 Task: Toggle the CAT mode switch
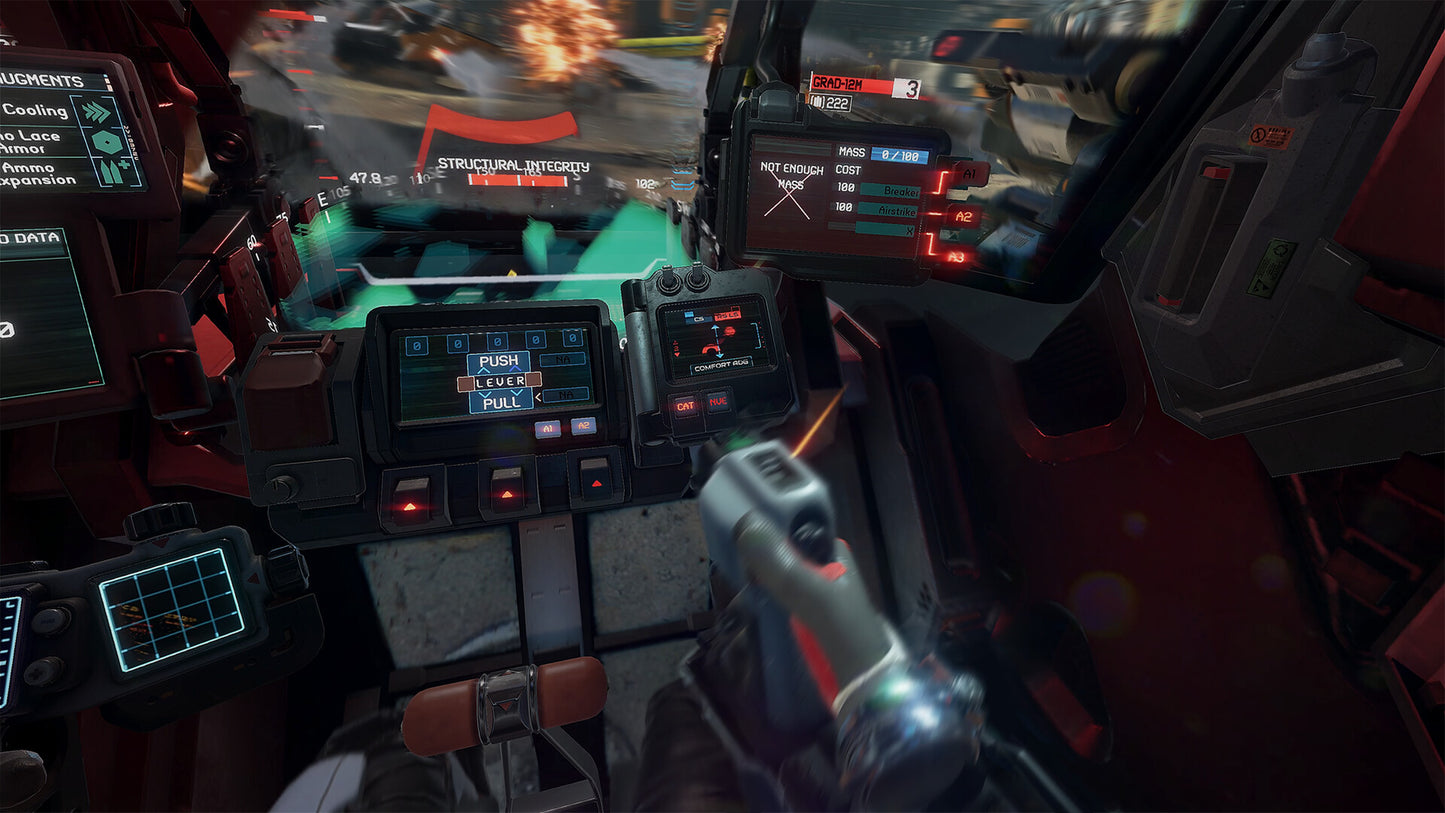(686, 405)
